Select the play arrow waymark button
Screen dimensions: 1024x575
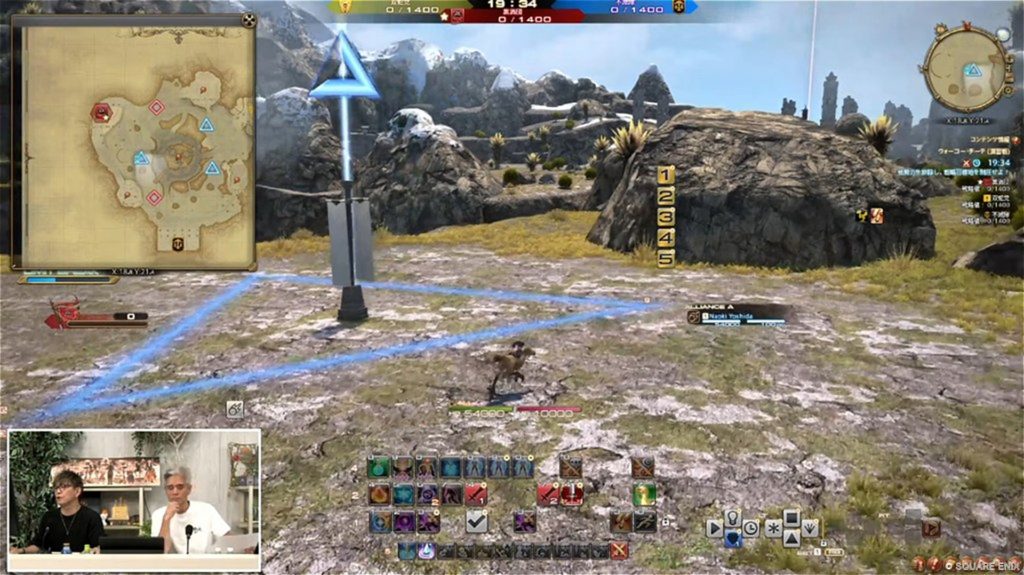tap(714, 528)
